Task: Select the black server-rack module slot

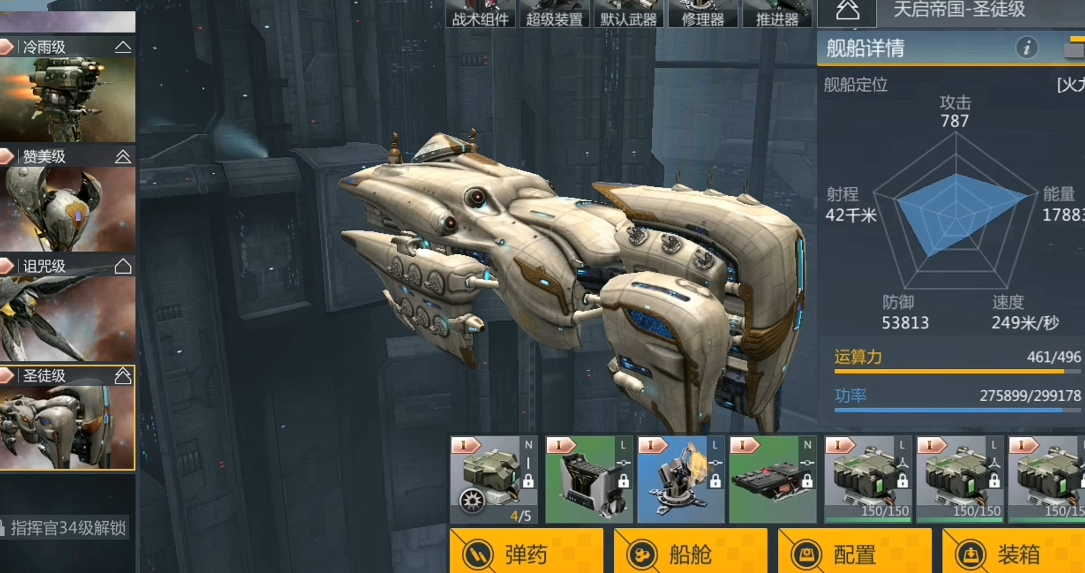Action: pos(588,480)
